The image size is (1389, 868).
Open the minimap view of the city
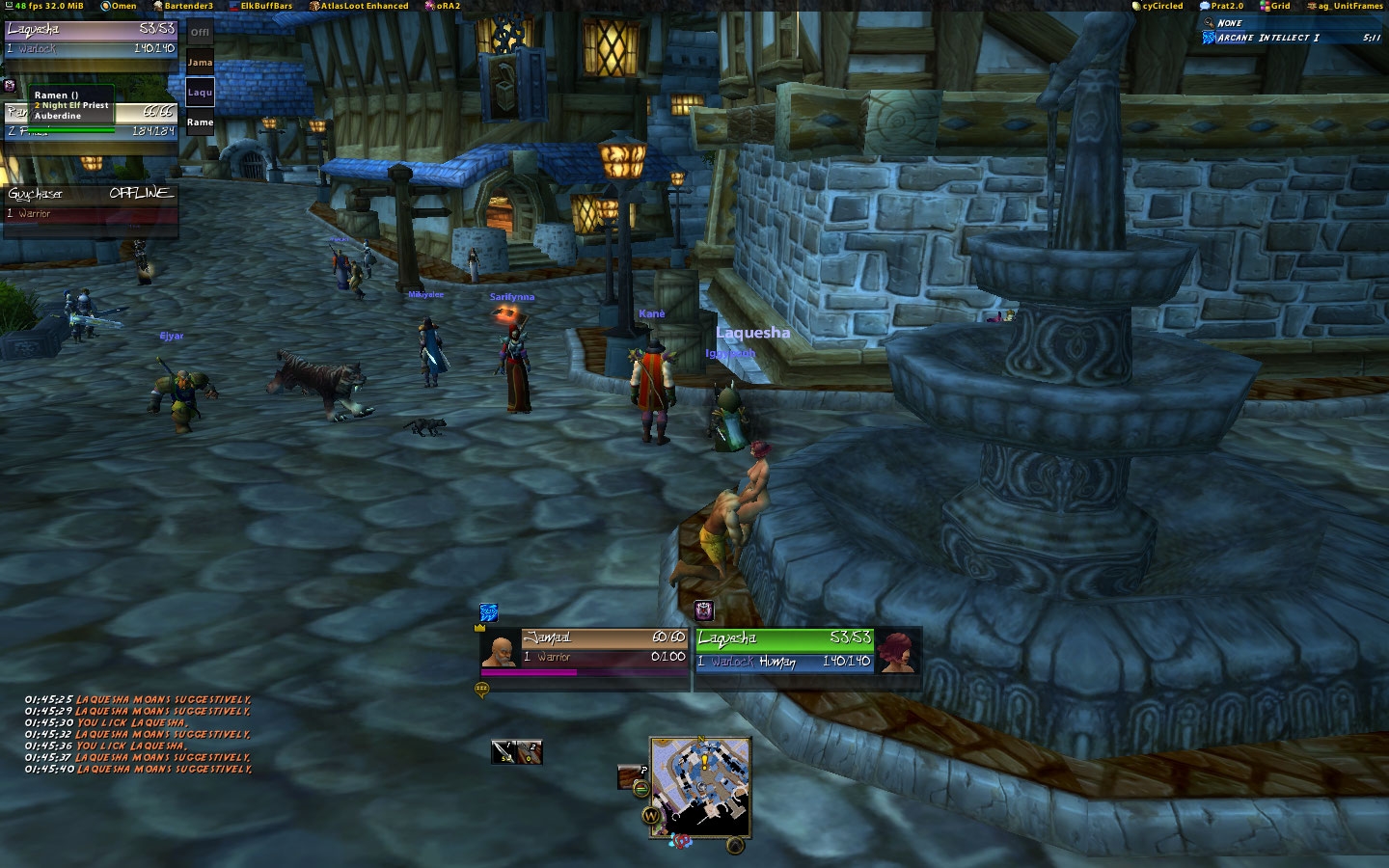700,786
